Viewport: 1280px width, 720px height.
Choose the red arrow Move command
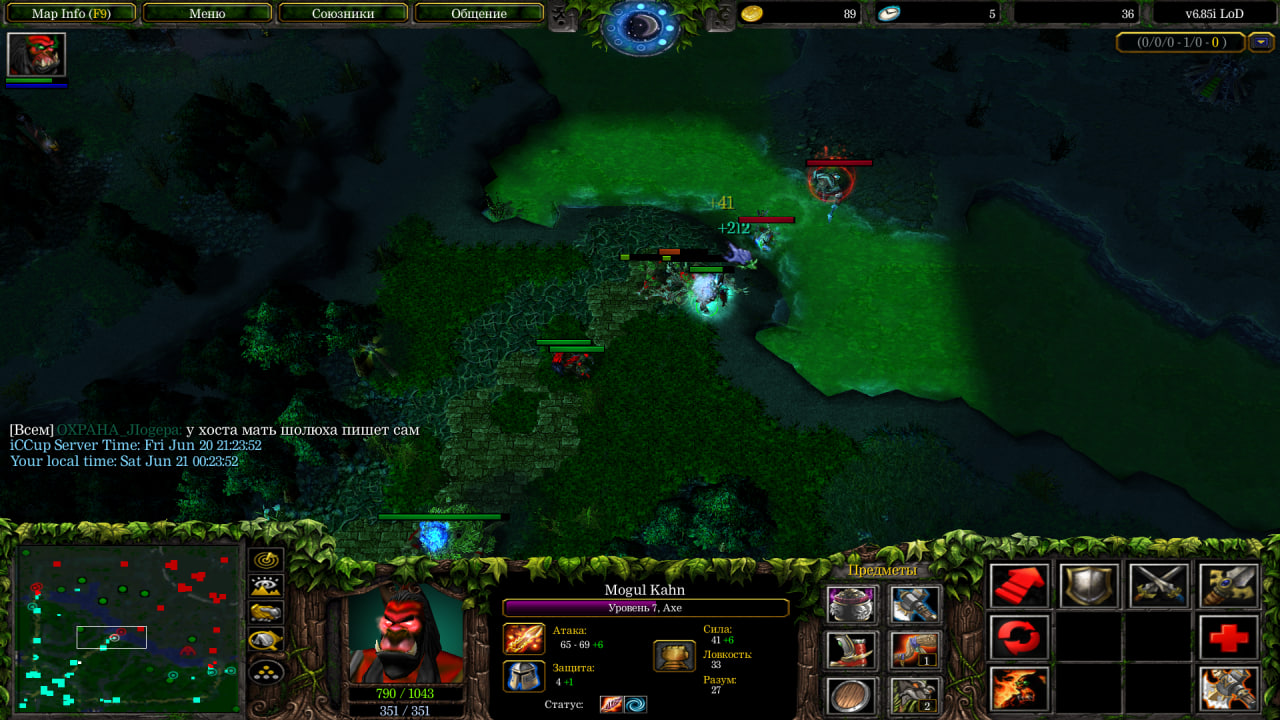pyautogui.click(x=1020, y=586)
